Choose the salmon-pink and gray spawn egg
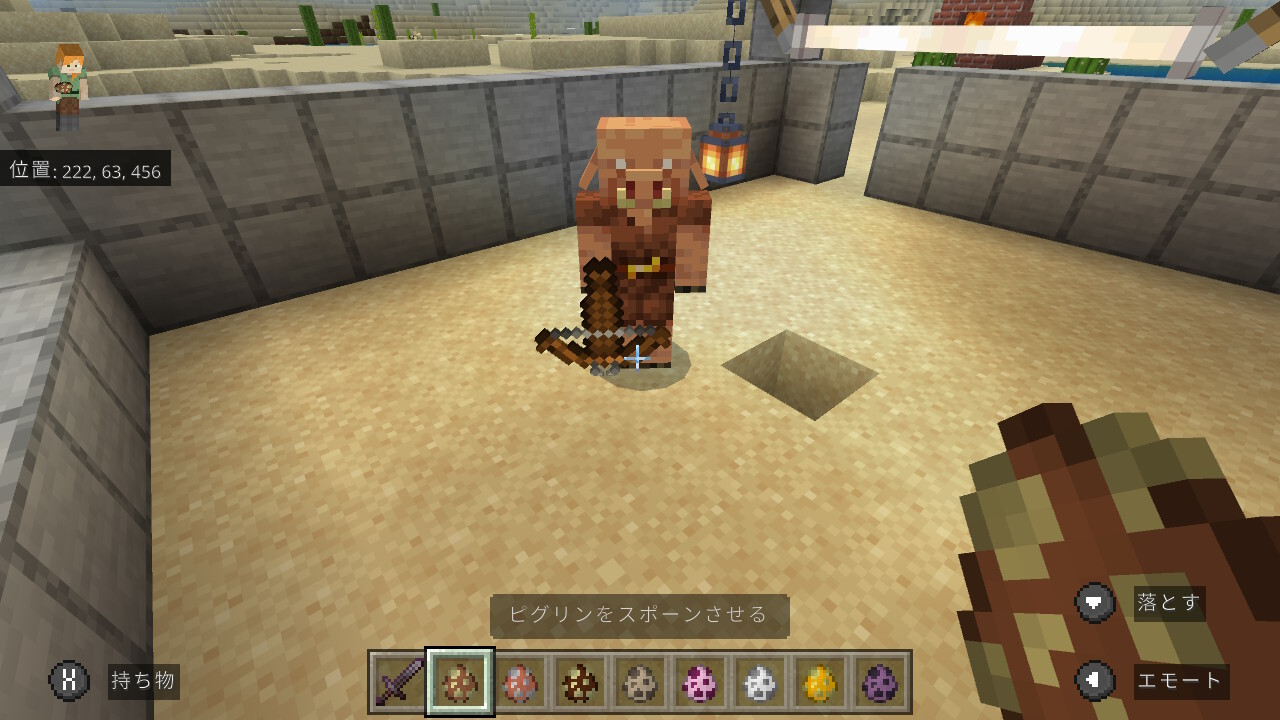1280x720 pixels. pos(520,682)
